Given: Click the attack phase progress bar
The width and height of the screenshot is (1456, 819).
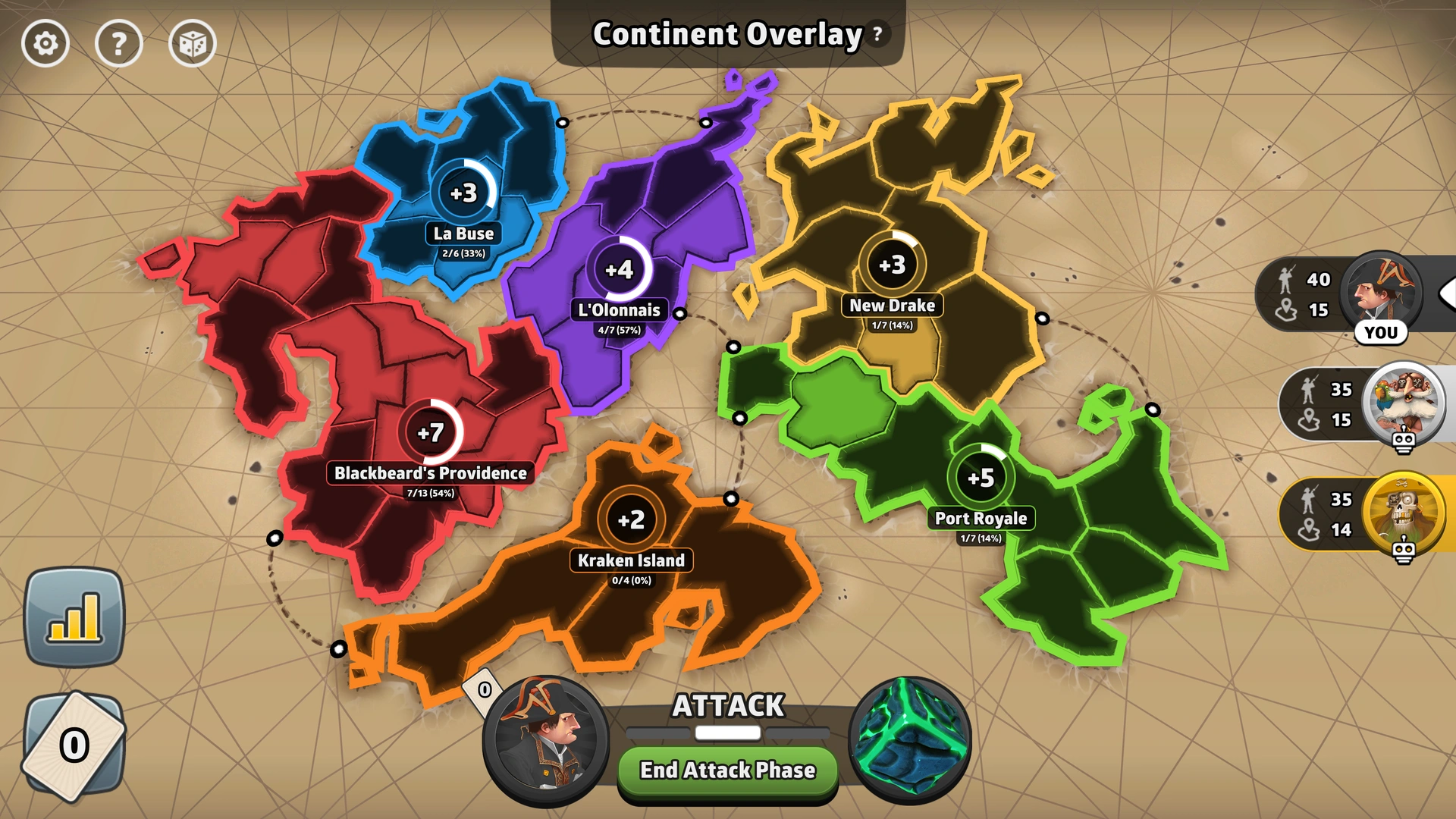Looking at the screenshot, I should (x=727, y=733).
